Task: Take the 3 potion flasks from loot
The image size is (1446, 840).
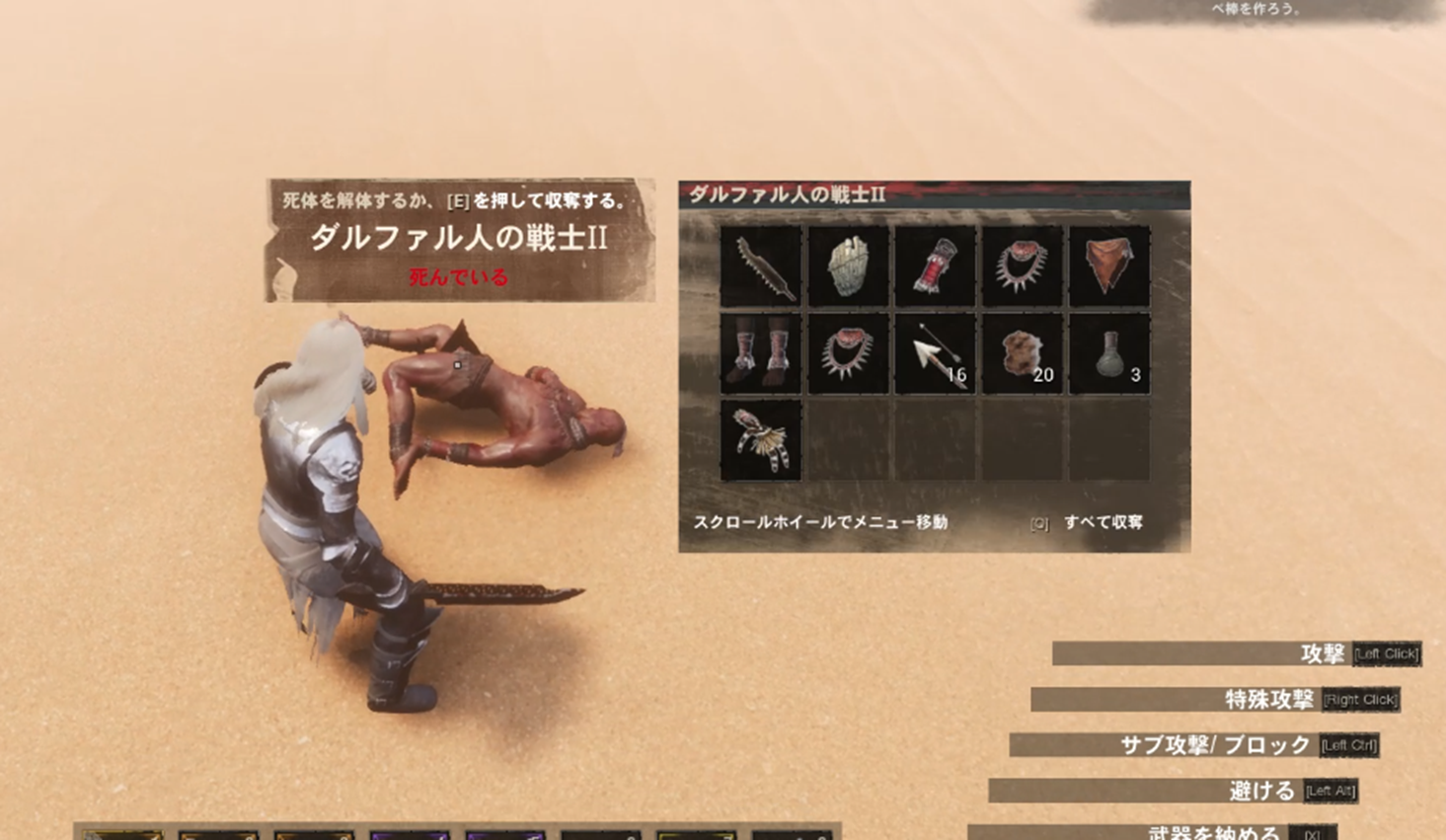Action: [1107, 352]
